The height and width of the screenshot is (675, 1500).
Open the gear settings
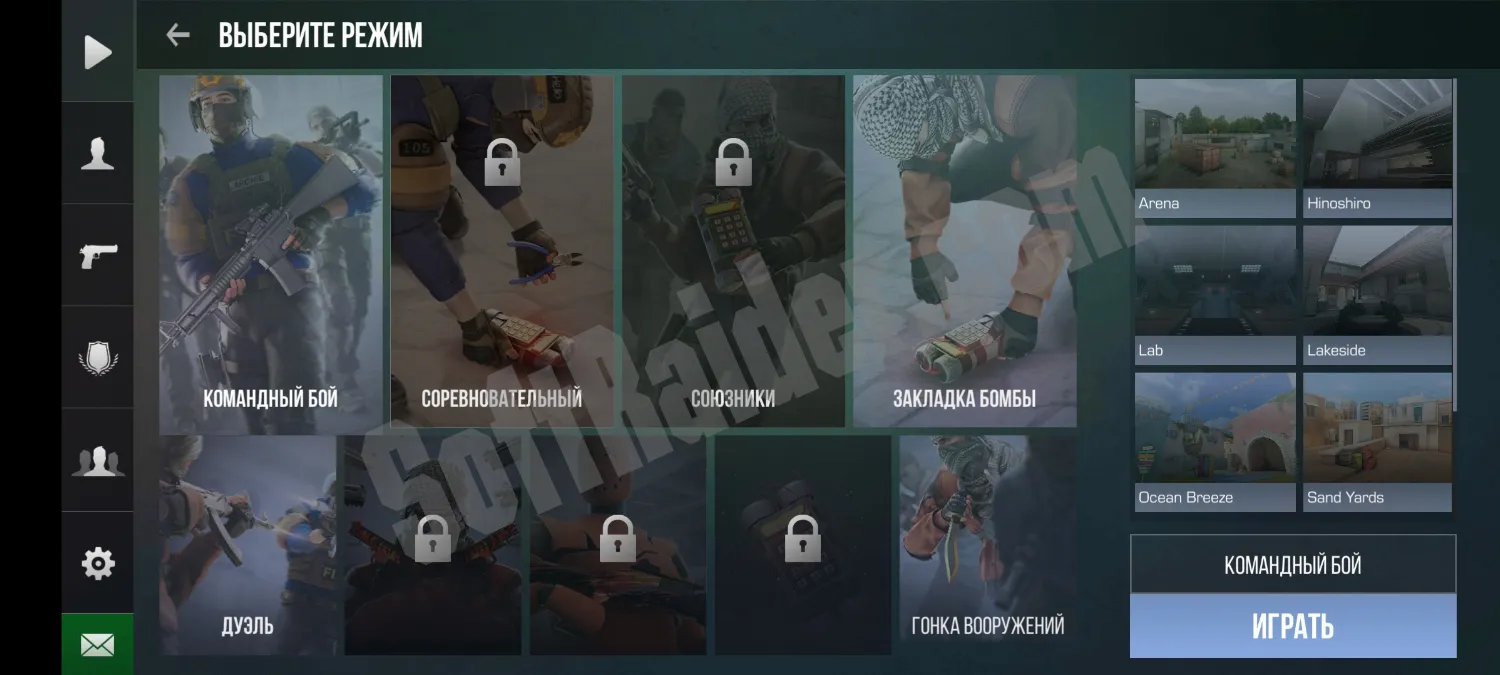97,563
